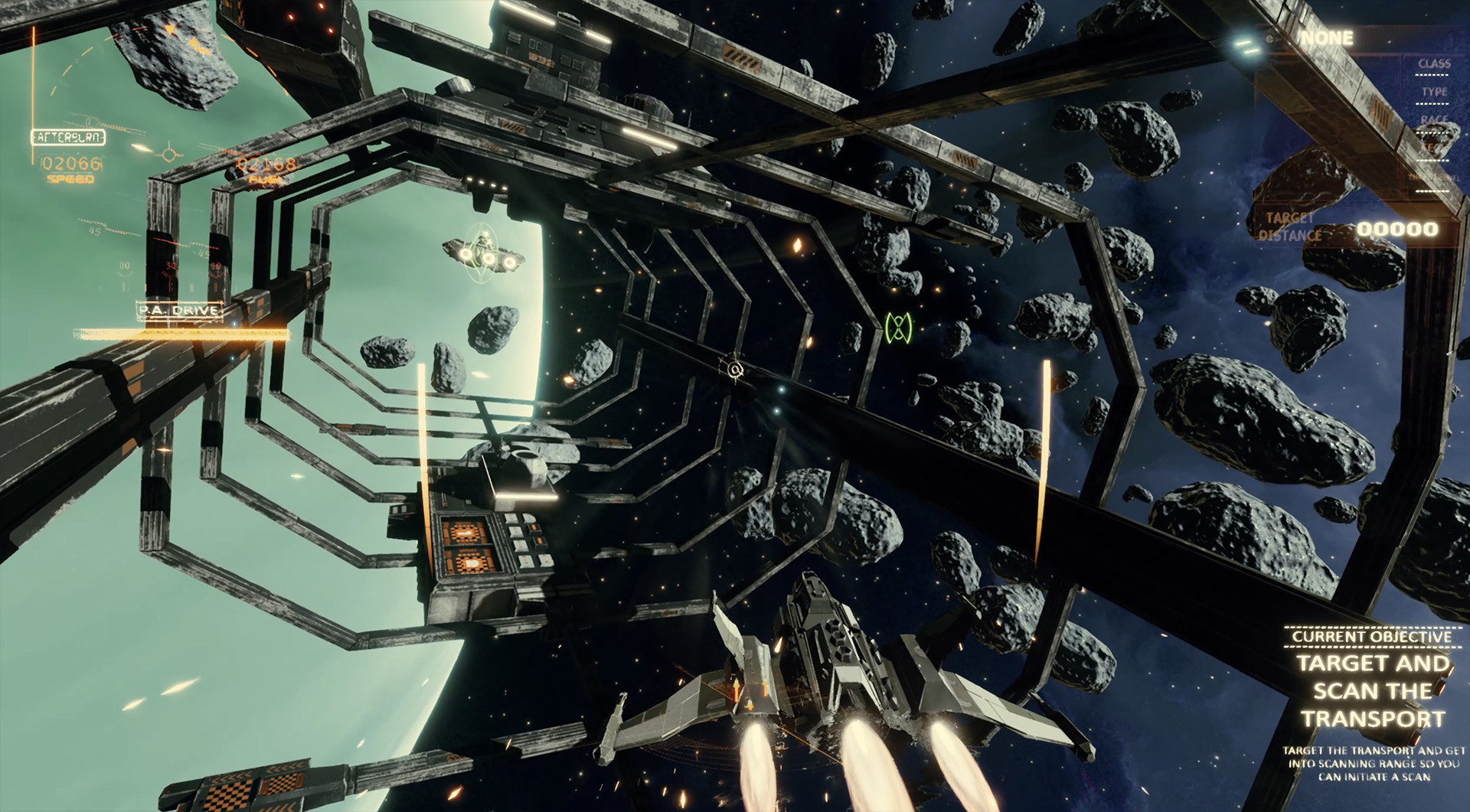
Task: Select the P.A. DRIVE indicator
Action: coord(179,310)
